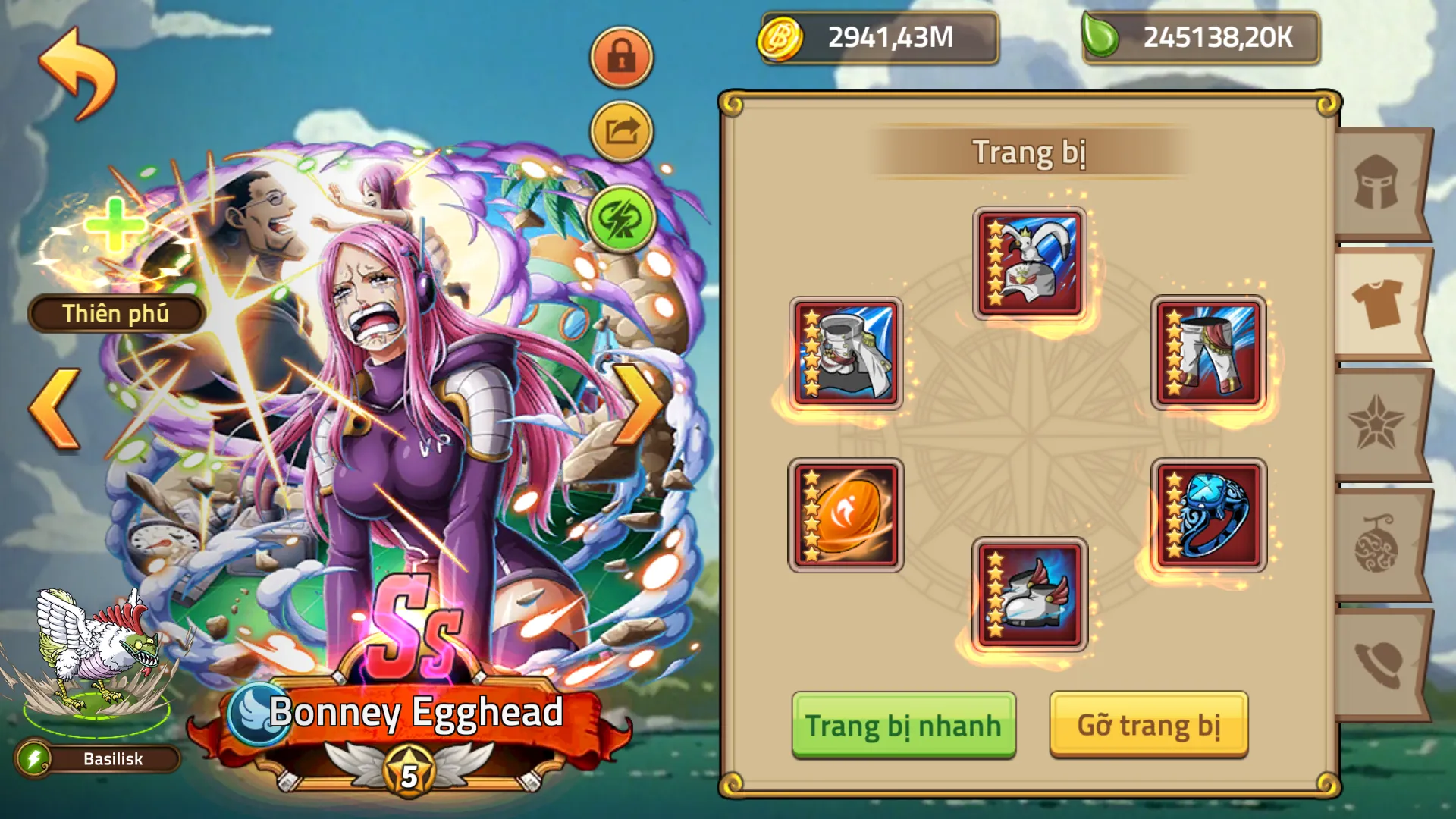Select the orange egg equipment slot
The width and height of the screenshot is (1456, 819).
847,516
